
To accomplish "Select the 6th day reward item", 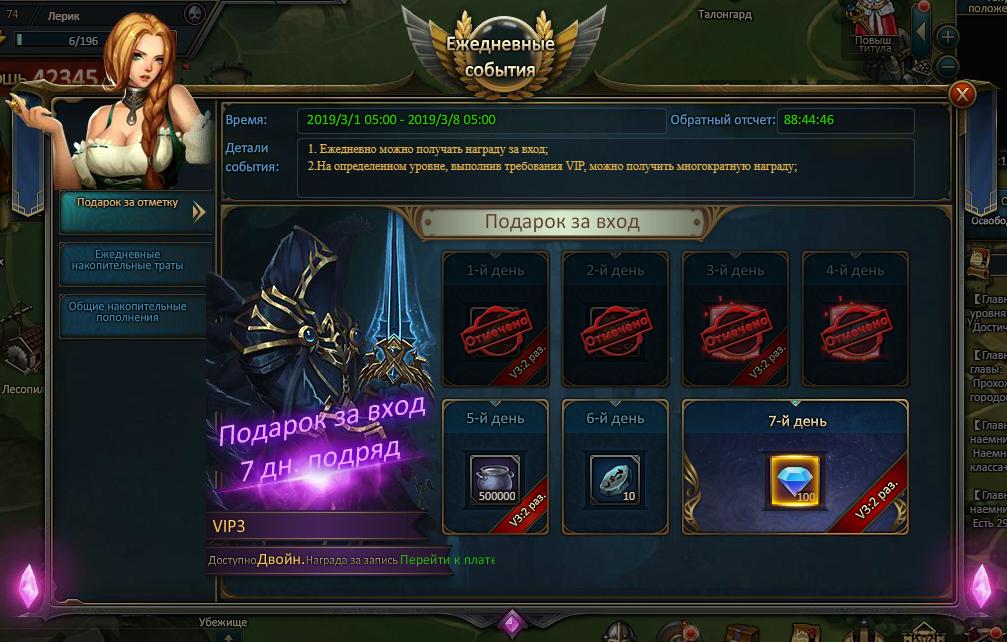I will (614, 479).
